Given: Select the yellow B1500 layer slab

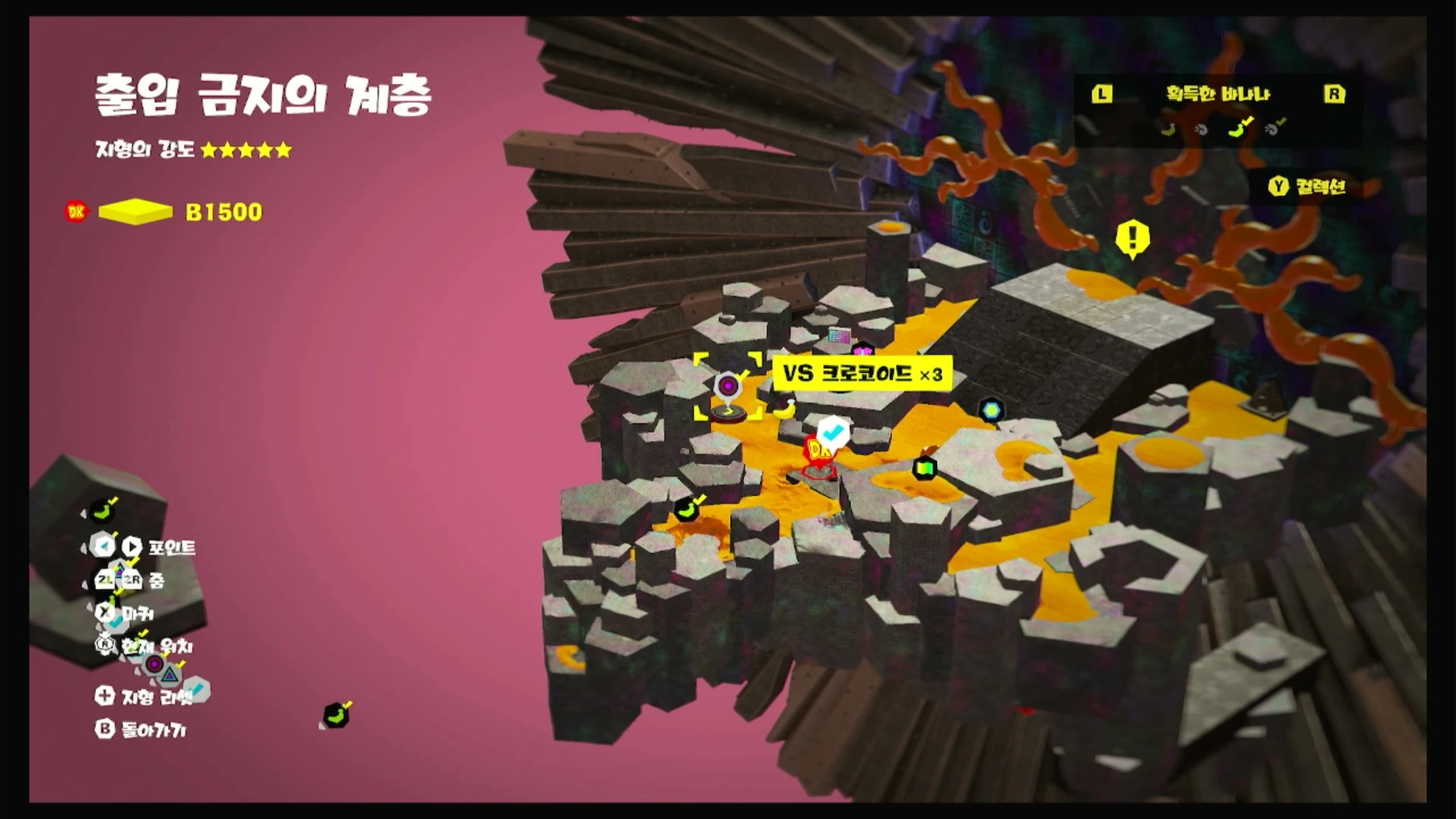Looking at the screenshot, I should (135, 212).
